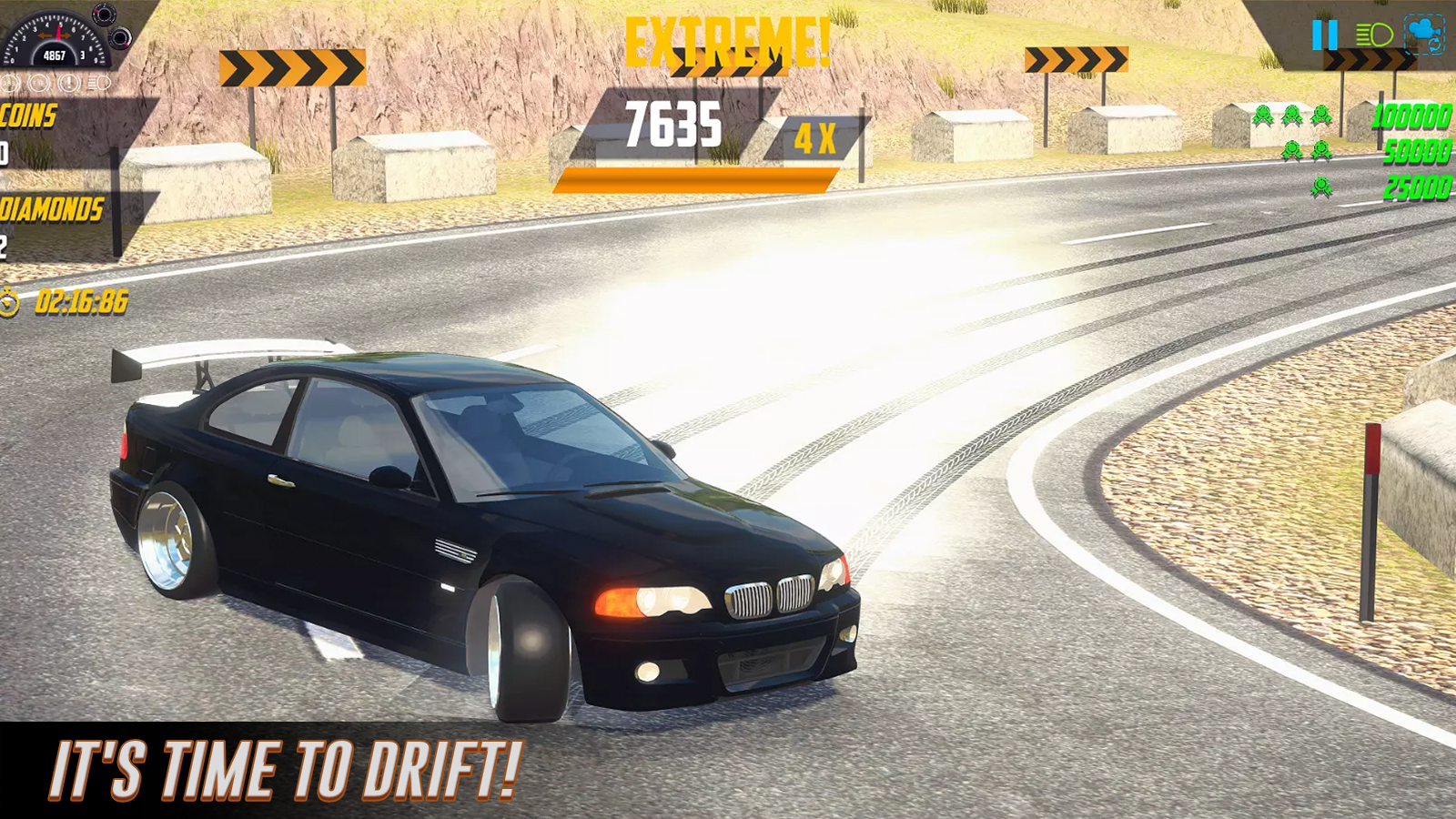The width and height of the screenshot is (1456, 819).
Task: Select the camera switch icon
Action: tap(1425, 32)
